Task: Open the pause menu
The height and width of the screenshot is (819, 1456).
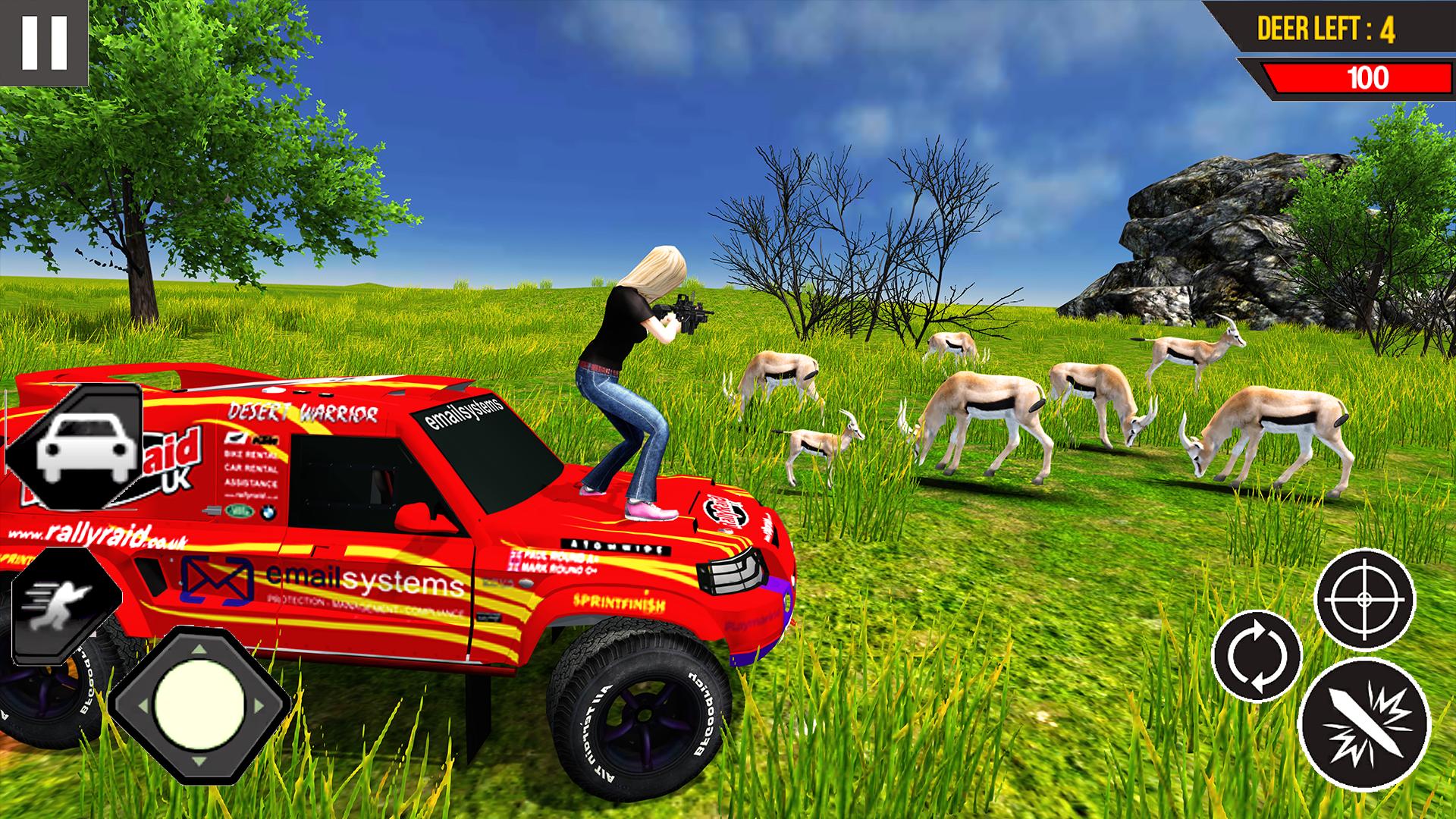Action: coord(42,42)
